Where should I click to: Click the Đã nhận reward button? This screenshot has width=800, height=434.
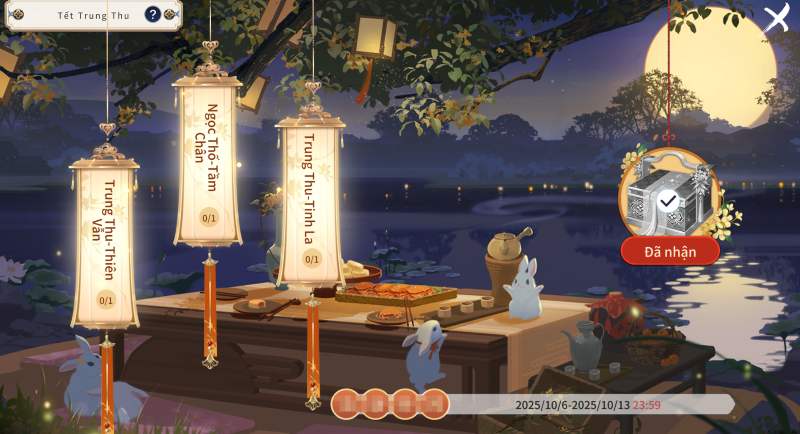(x=670, y=251)
